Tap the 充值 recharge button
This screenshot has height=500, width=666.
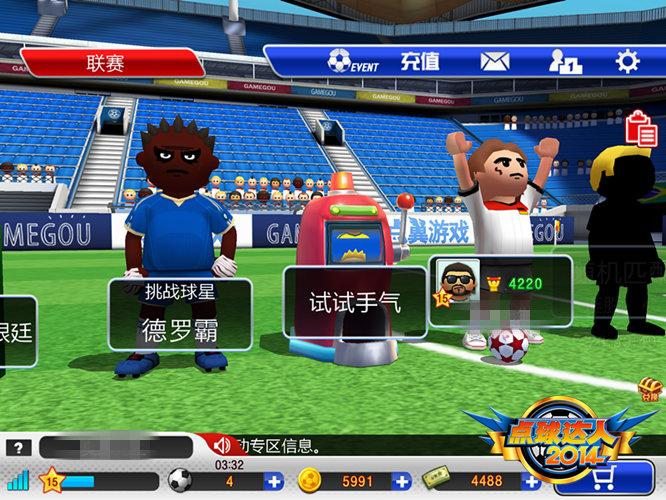(x=420, y=62)
